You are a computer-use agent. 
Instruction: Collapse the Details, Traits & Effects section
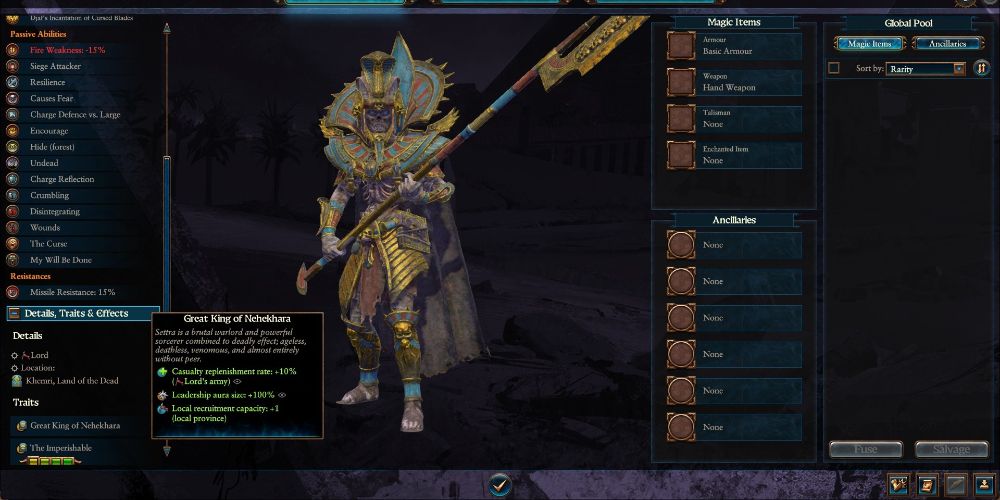82,314
